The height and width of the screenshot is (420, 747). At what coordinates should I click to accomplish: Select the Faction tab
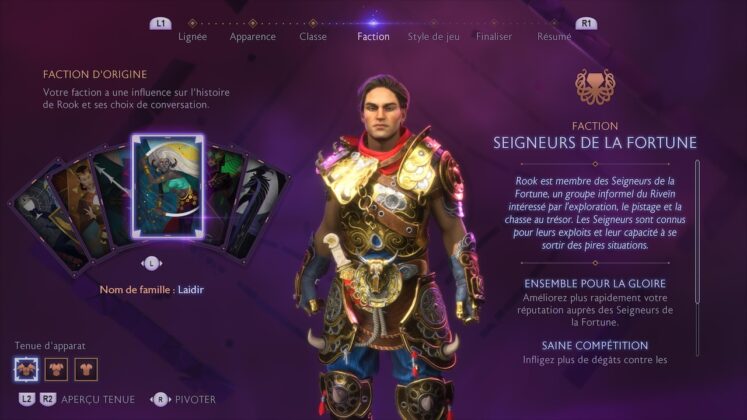pos(373,37)
